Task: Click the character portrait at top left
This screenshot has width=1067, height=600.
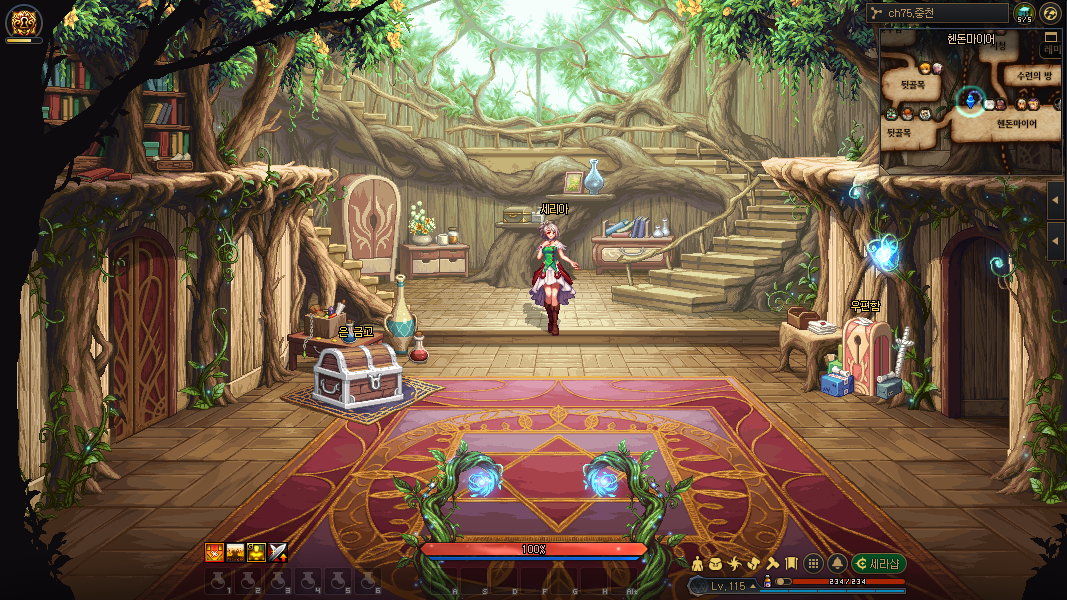Action: click(24, 20)
